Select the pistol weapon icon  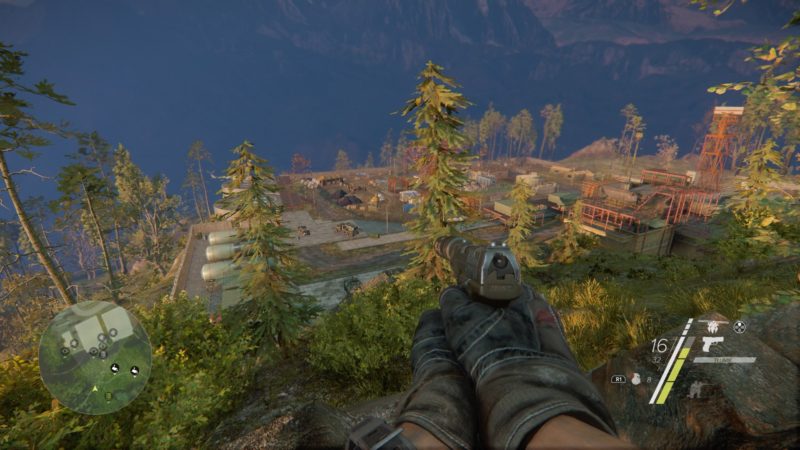(x=712, y=343)
